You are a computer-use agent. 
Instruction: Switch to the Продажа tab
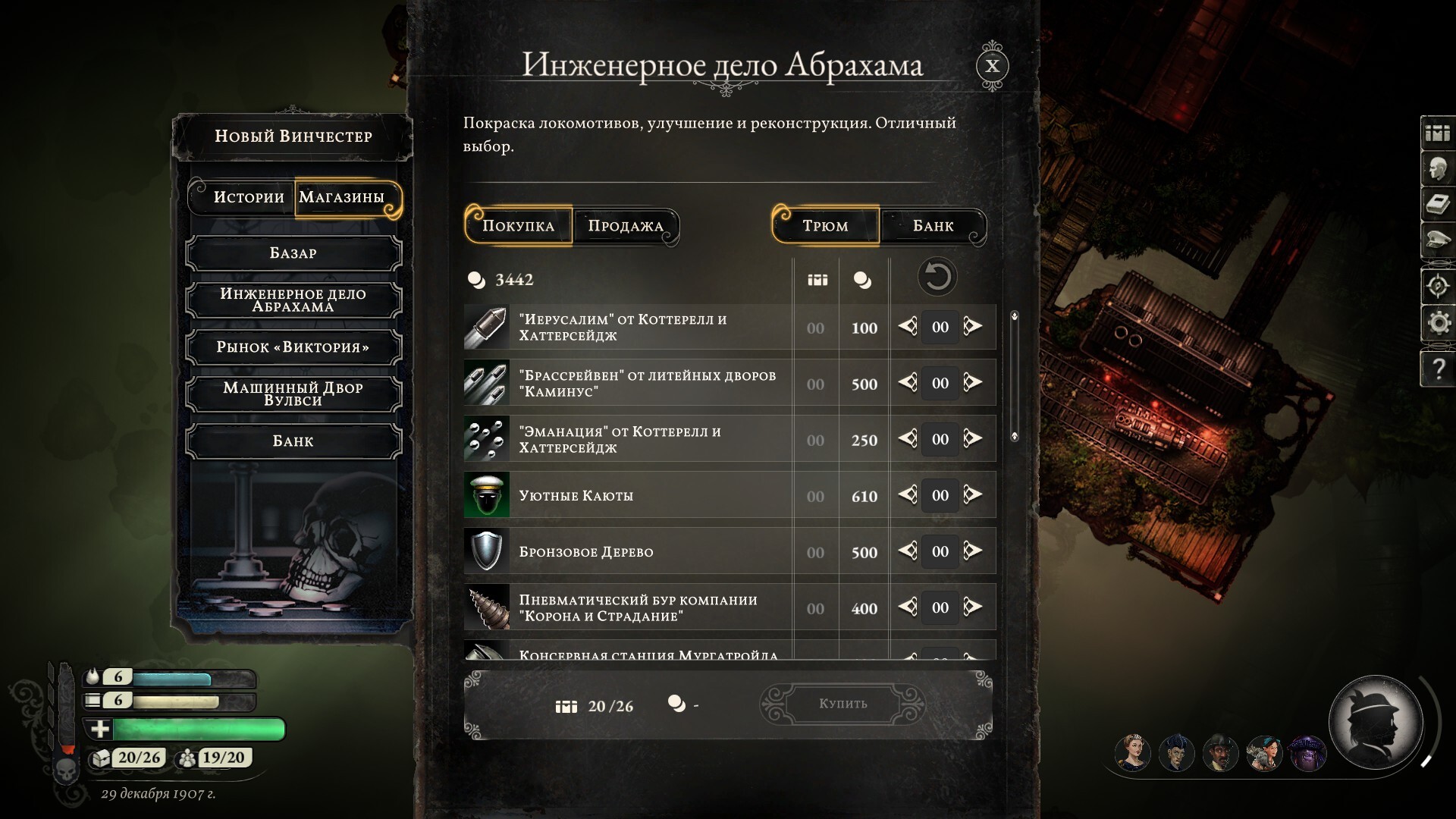coord(626,226)
